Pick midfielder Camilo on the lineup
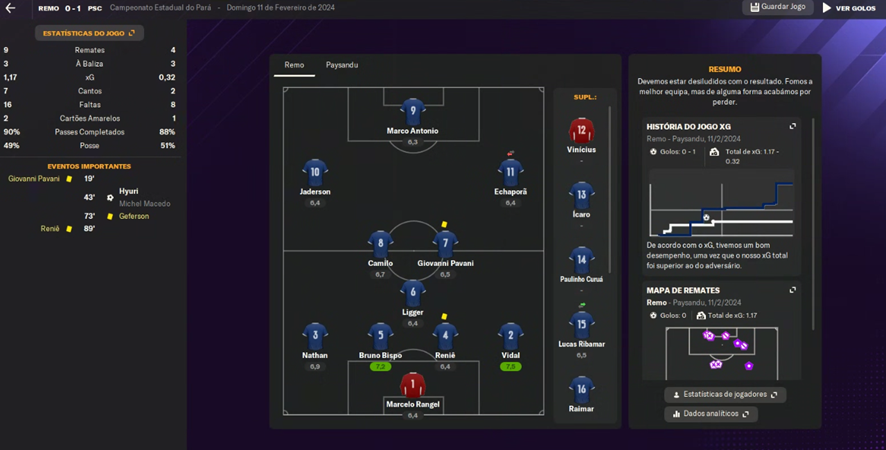 coord(380,243)
